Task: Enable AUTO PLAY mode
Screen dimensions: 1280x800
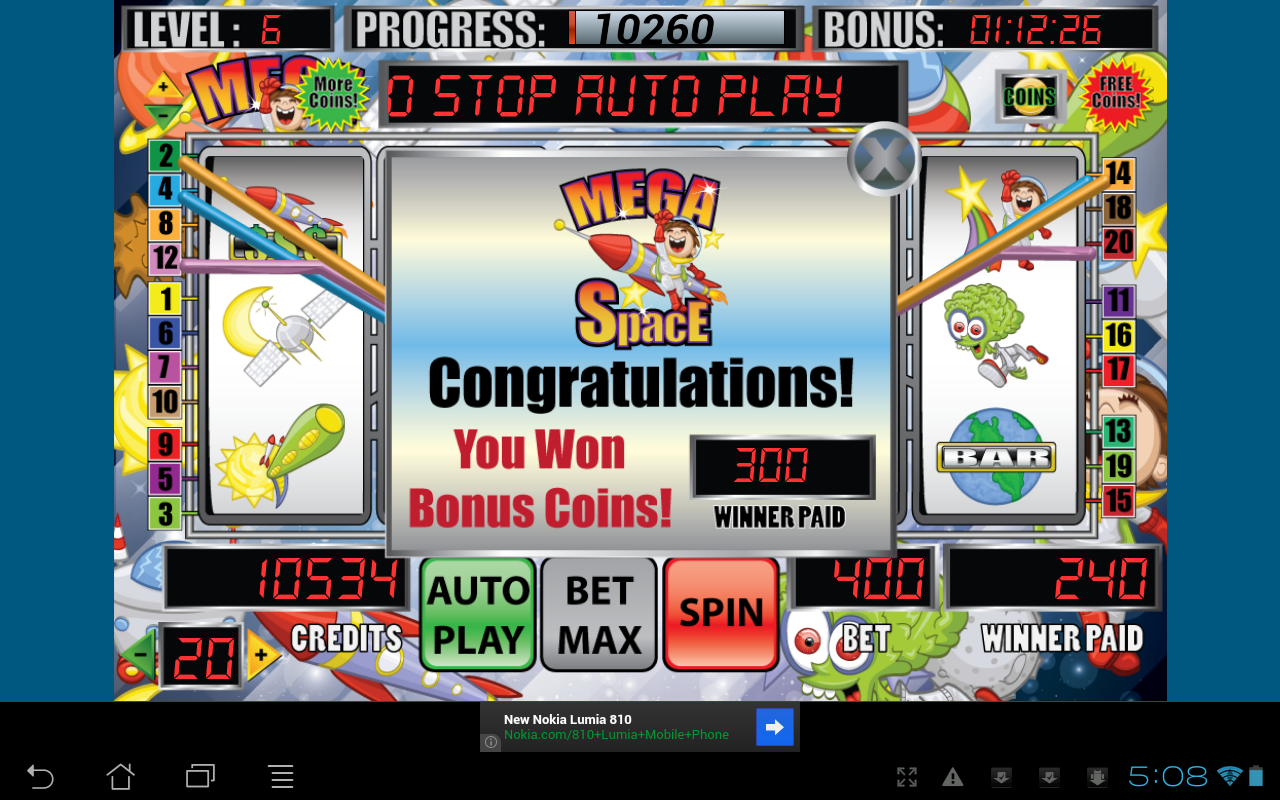Action: tap(477, 613)
